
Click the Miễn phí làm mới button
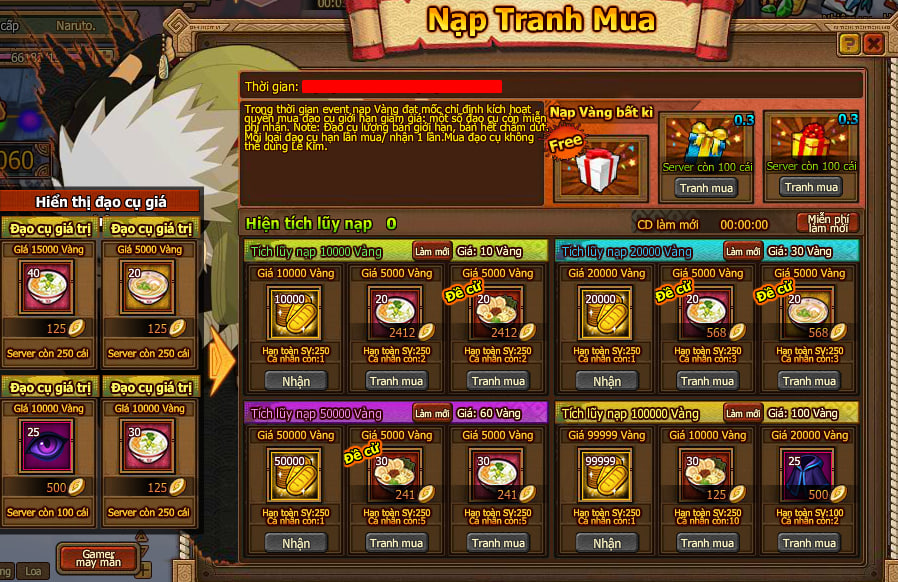828,223
